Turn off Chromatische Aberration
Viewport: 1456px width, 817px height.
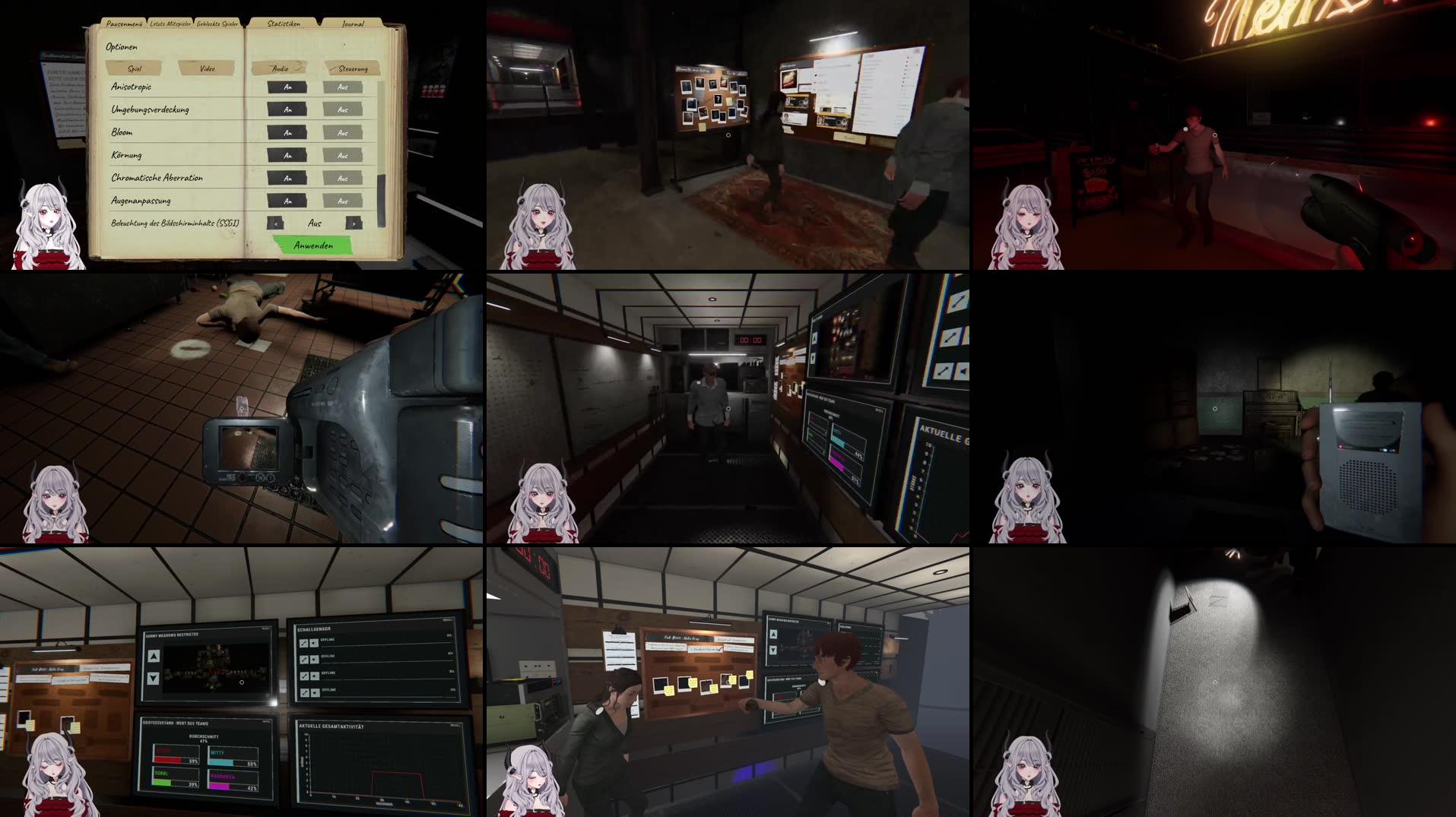click(342, 177)
